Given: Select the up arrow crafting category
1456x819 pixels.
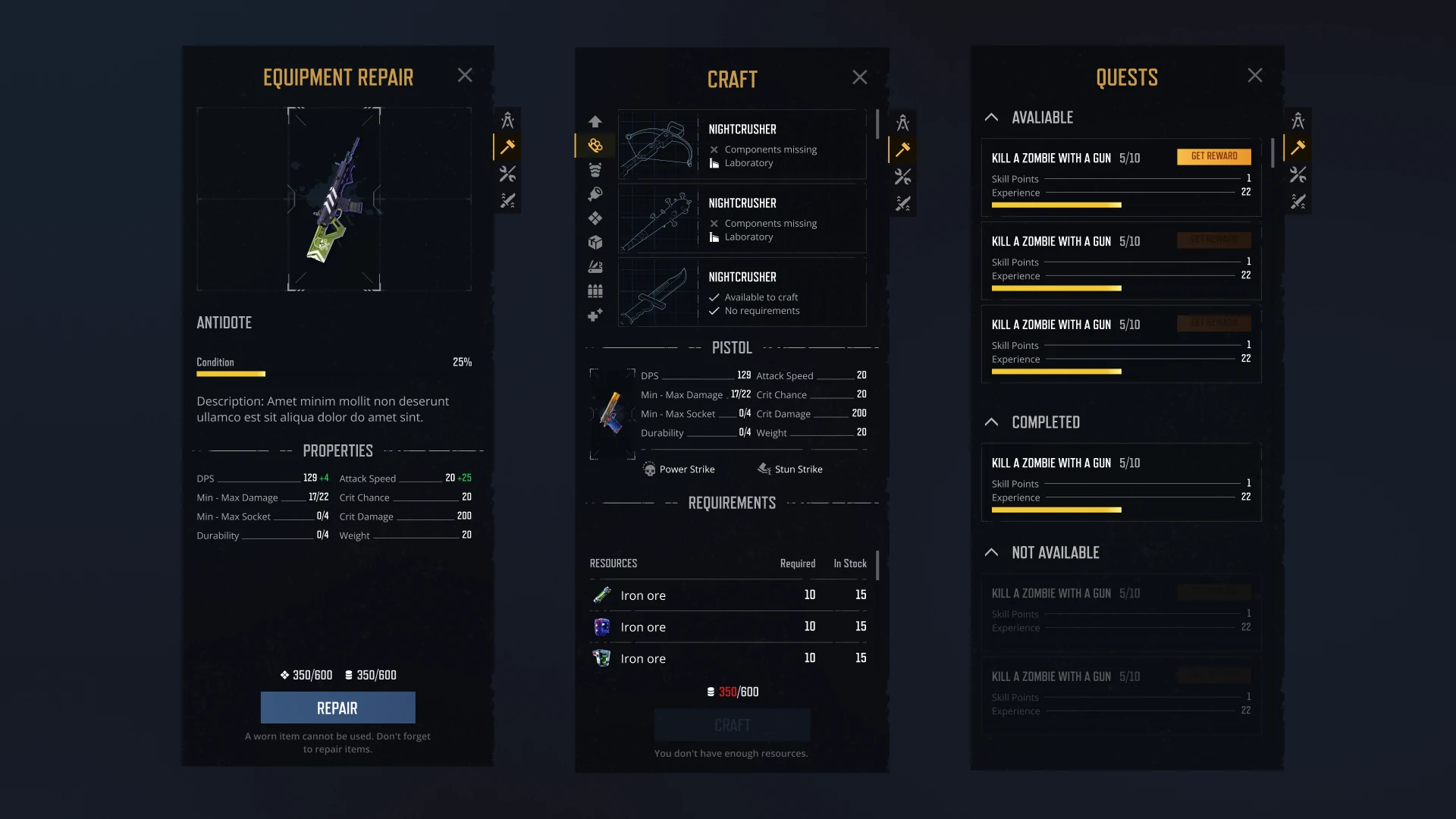Looking at the screenshot, I should (x=595, y=121).
